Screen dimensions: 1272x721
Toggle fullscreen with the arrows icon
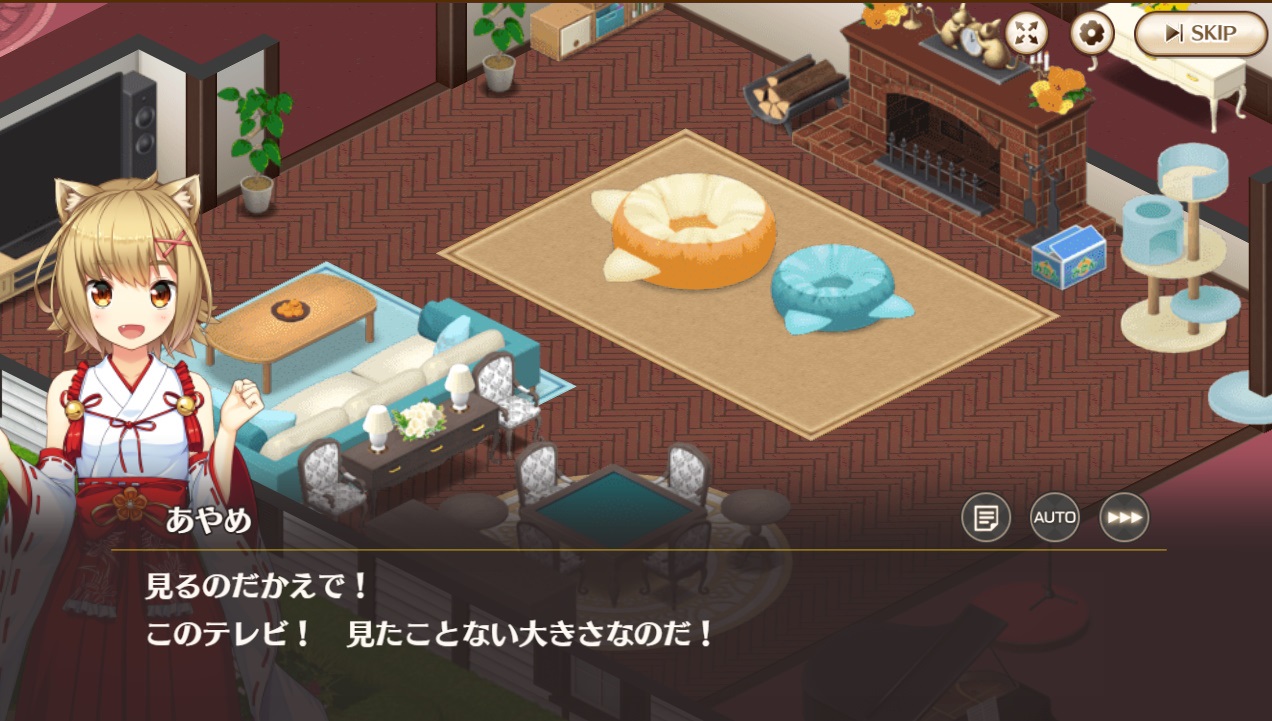tap(1026, 33)
